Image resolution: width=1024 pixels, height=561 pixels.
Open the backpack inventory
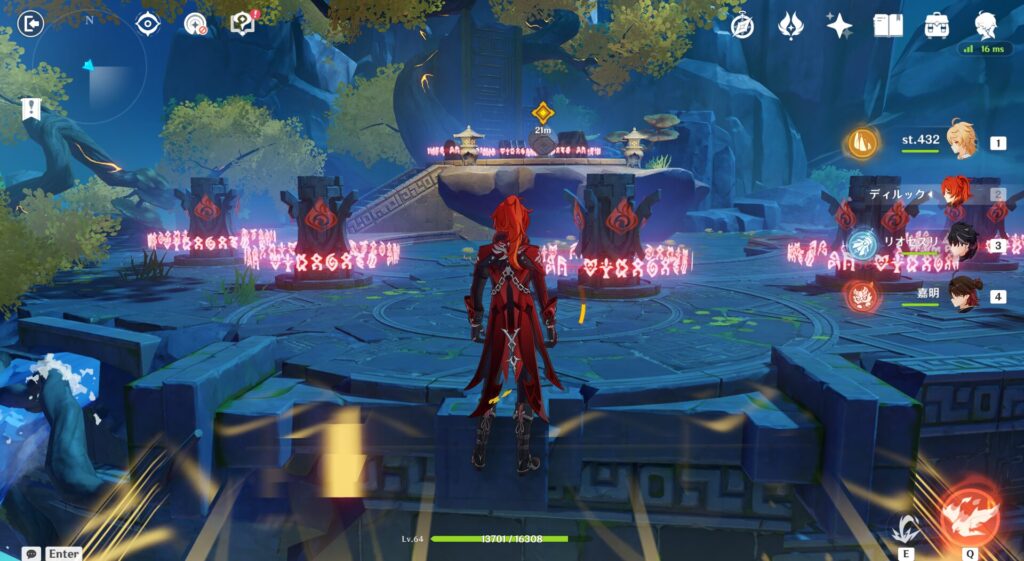click(937, 26)
